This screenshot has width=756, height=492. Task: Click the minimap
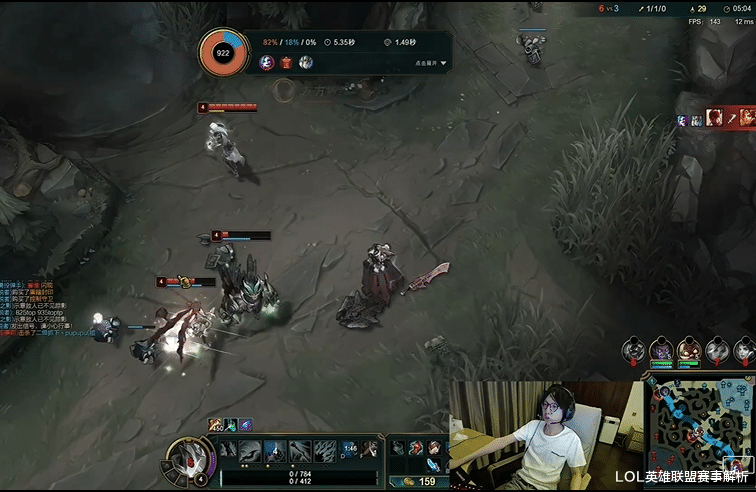[699, 423]
